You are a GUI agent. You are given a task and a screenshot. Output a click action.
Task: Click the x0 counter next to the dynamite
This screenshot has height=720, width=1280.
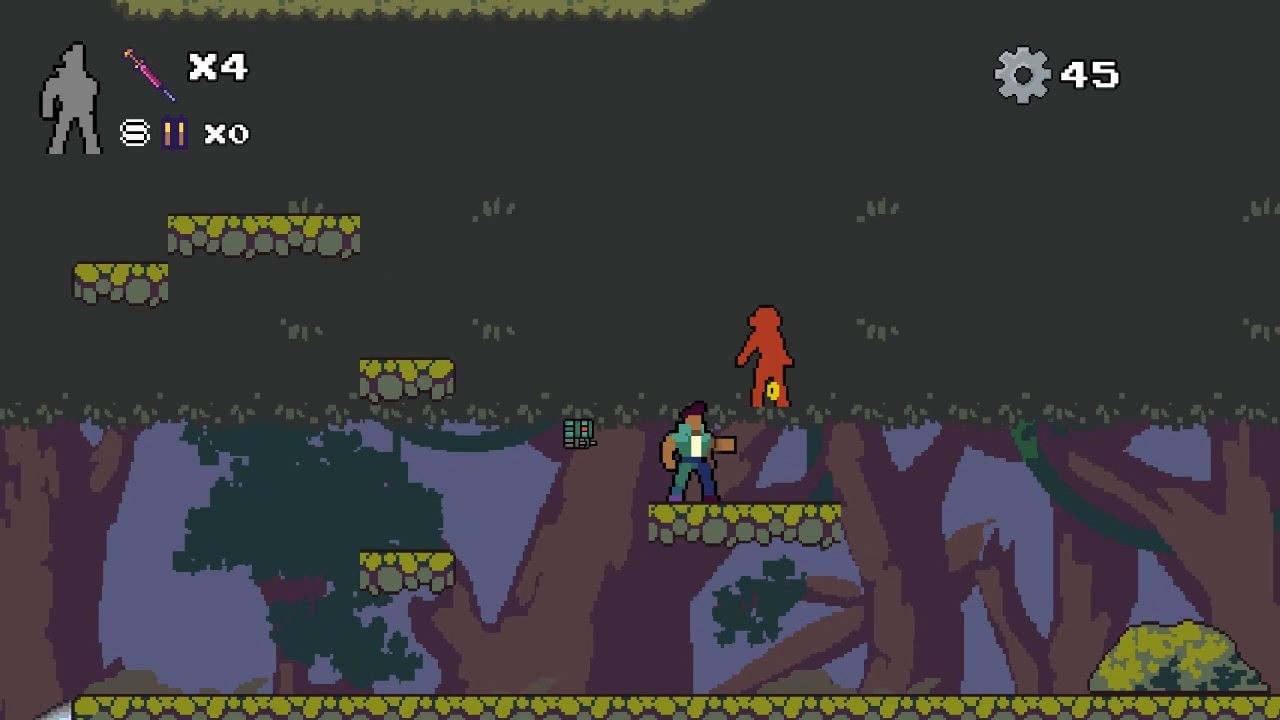pos(227,134)
